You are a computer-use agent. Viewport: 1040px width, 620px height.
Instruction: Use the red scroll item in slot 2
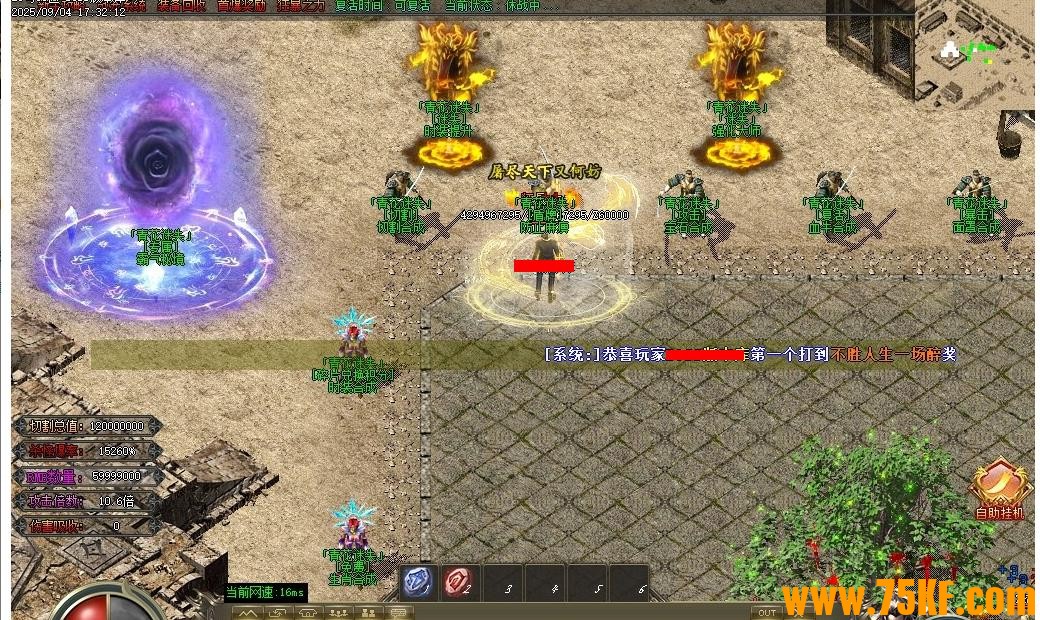click(461, 582)
